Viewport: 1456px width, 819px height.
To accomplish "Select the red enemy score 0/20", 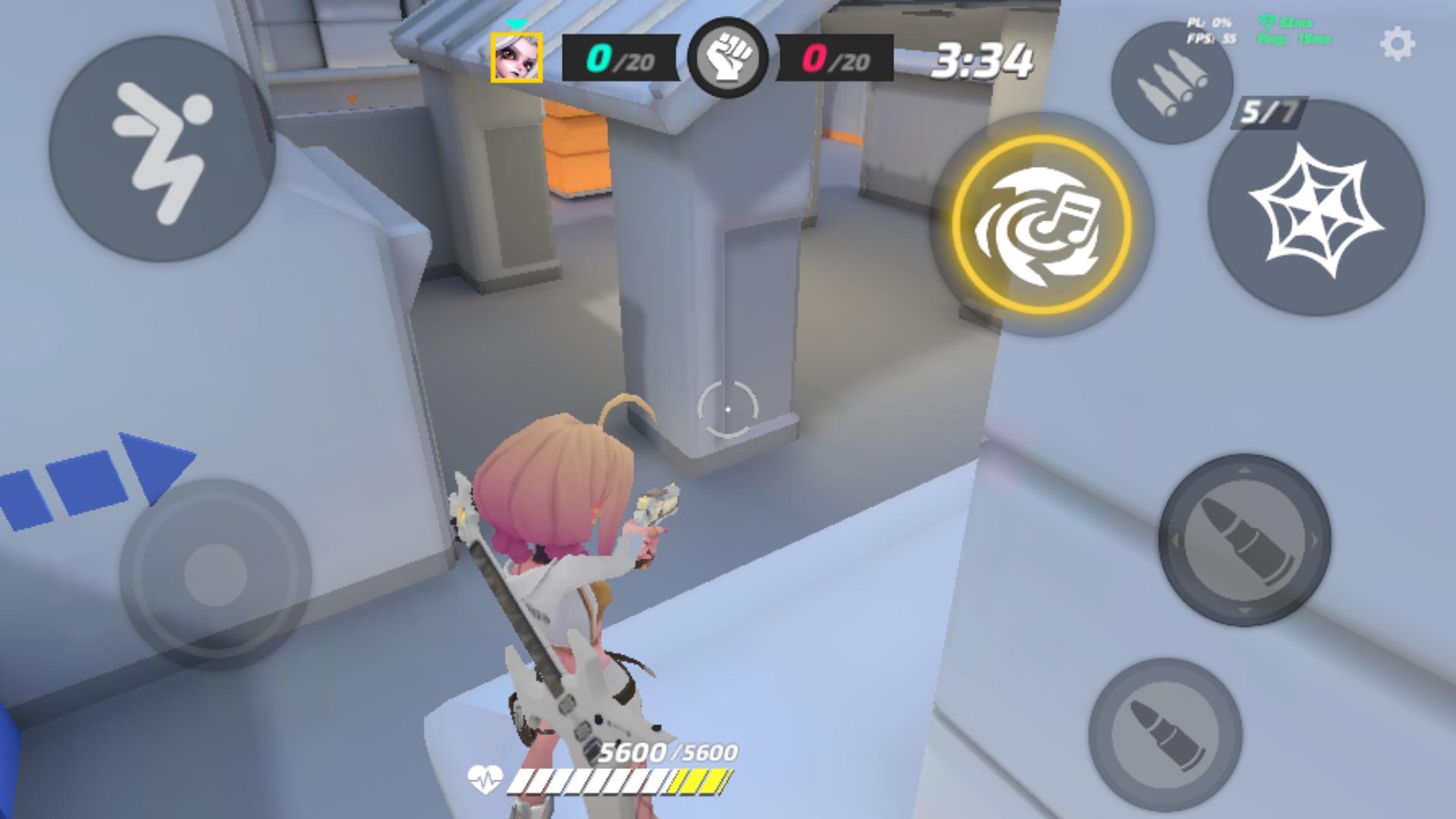I will [834, 59].
